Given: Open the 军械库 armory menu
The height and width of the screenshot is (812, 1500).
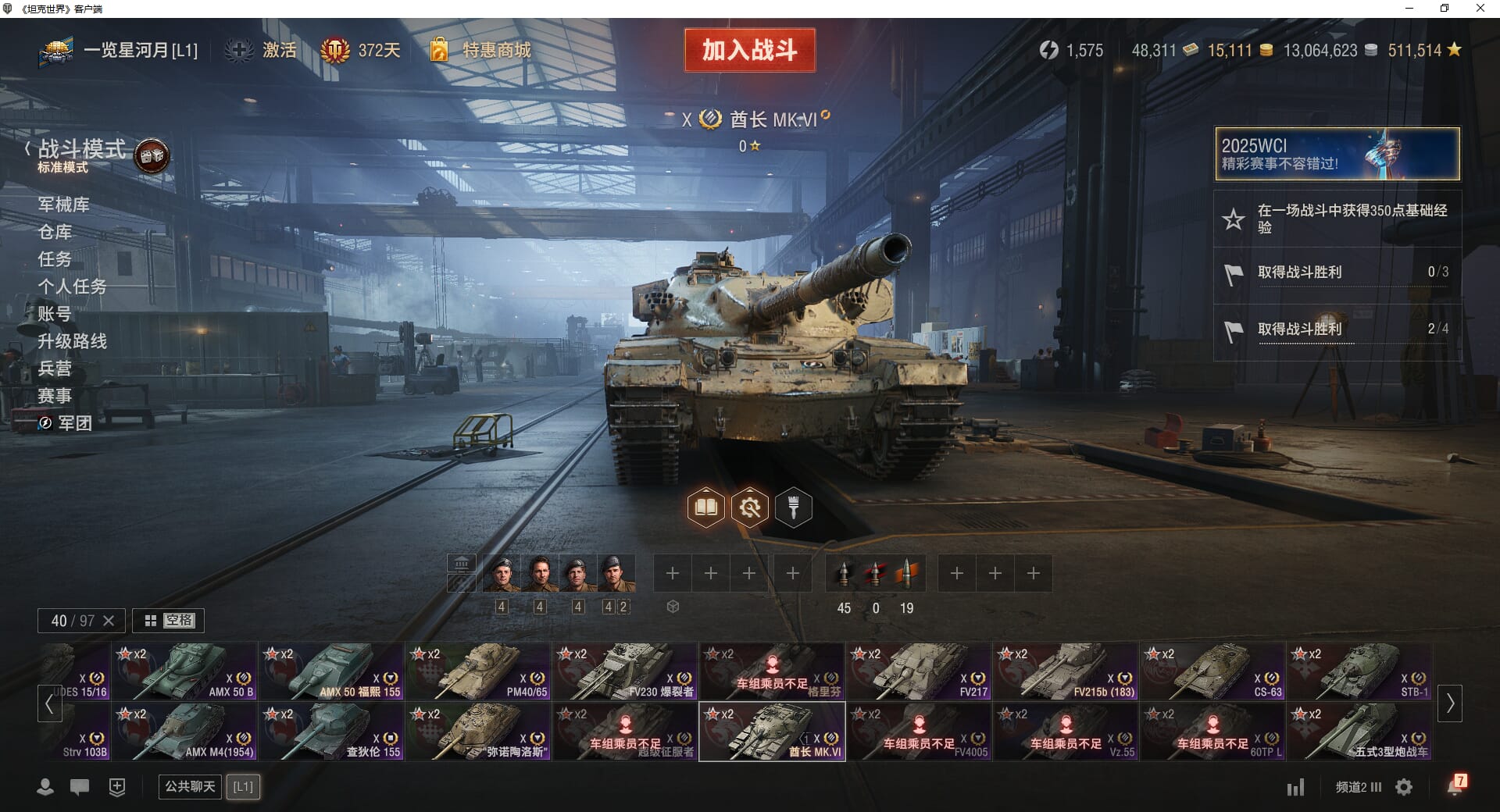Looking at the screenshot, I should [x=64, y=205].
